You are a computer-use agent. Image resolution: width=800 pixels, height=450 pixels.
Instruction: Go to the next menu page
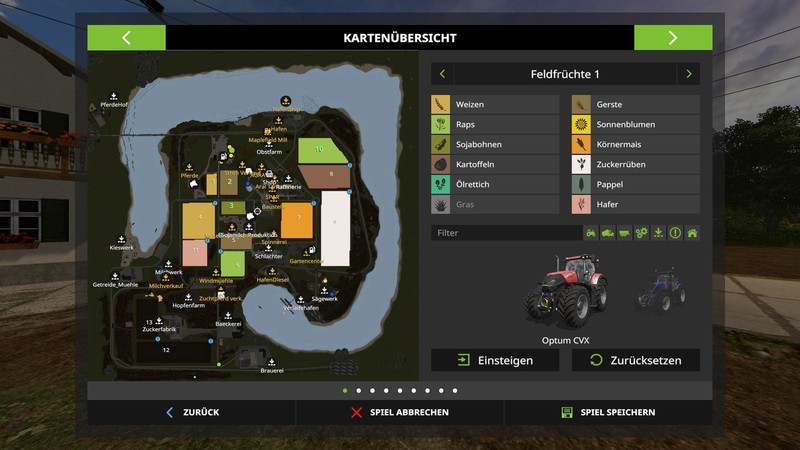point(673,38)
